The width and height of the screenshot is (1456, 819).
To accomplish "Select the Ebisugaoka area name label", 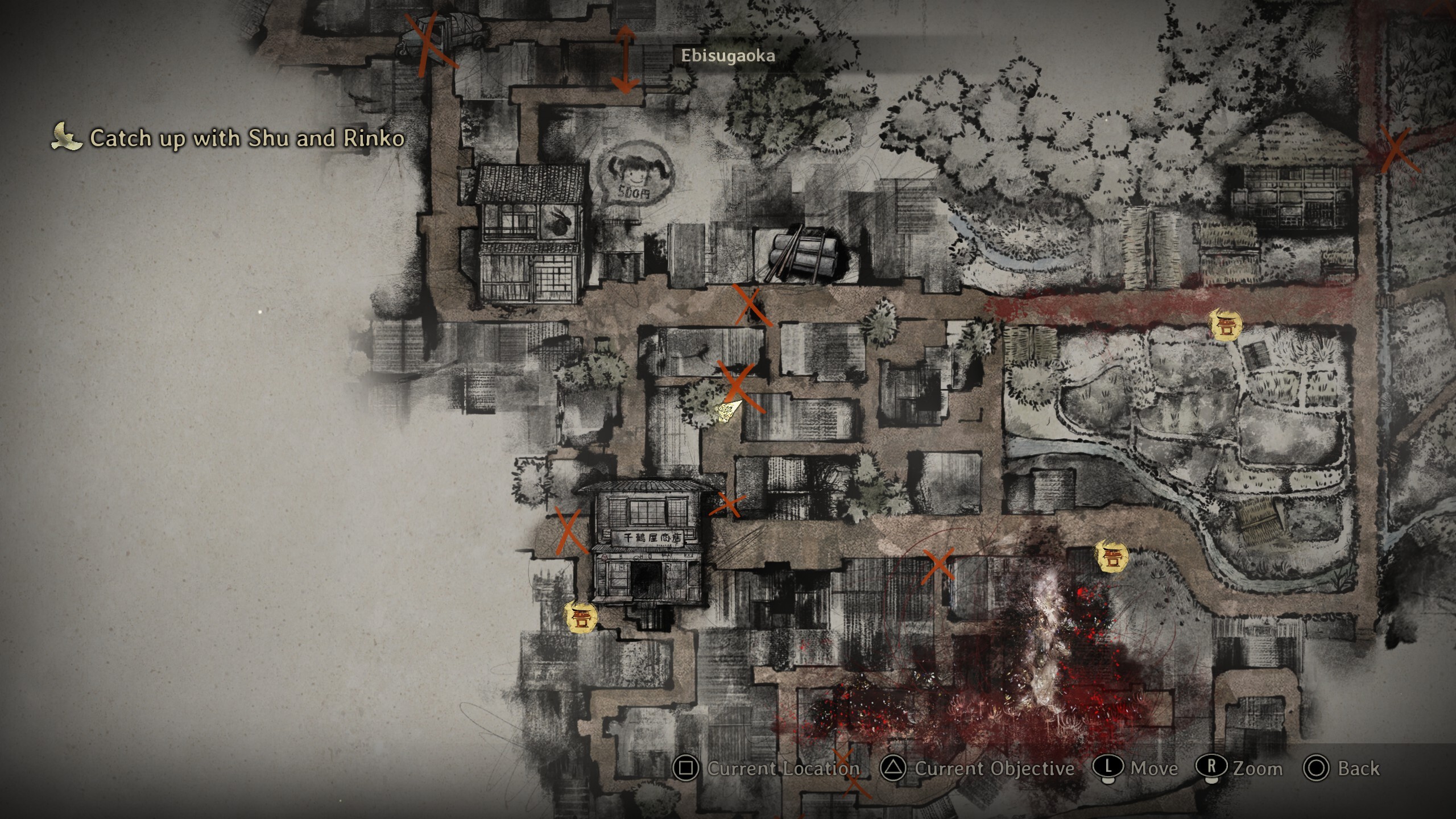I will pyautogui.click(x=727, y=56).
